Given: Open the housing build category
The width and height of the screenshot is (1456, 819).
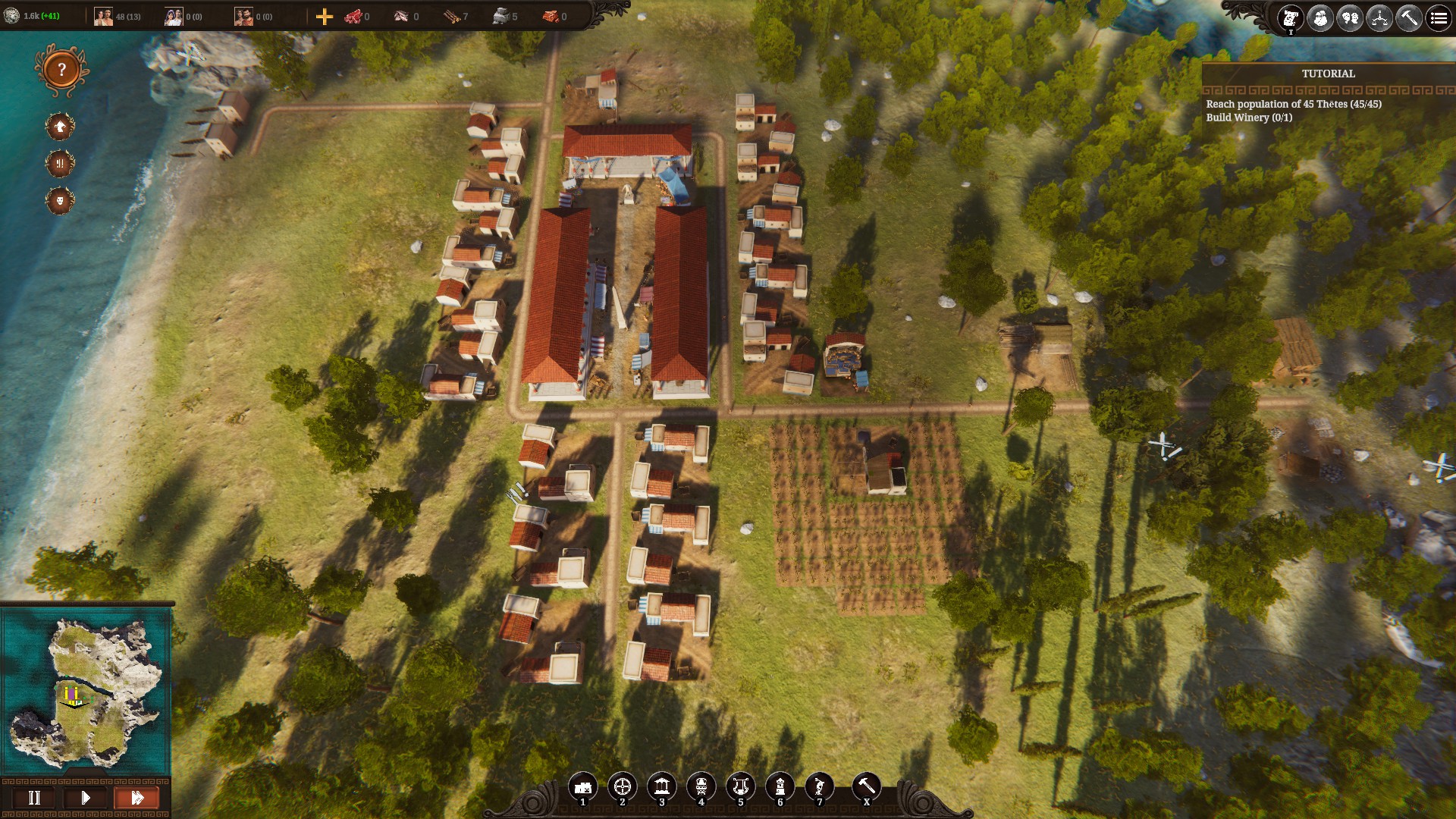Looking at the screenshot, I should click(583, 786).
